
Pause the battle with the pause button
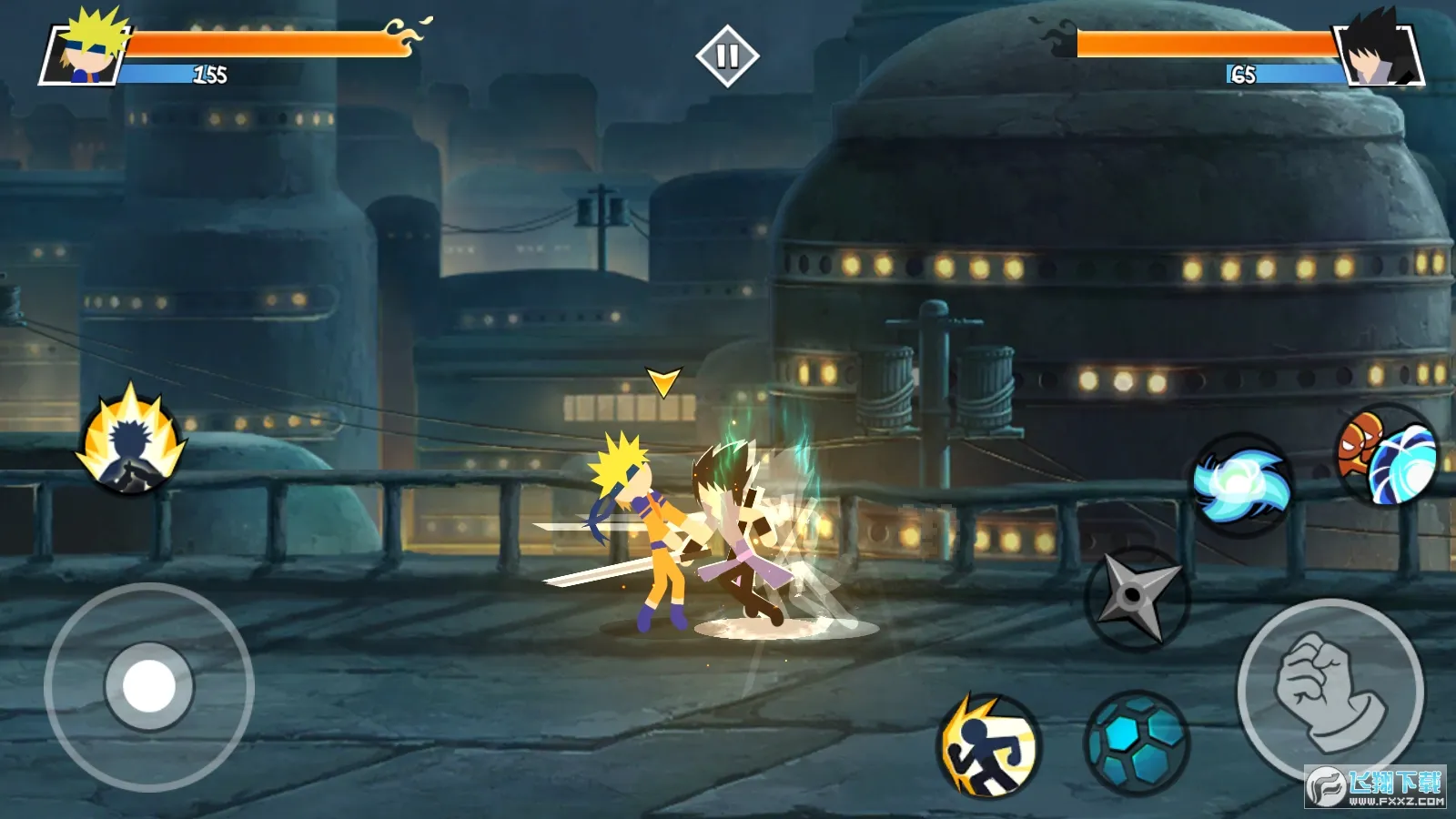click(728, 56)
